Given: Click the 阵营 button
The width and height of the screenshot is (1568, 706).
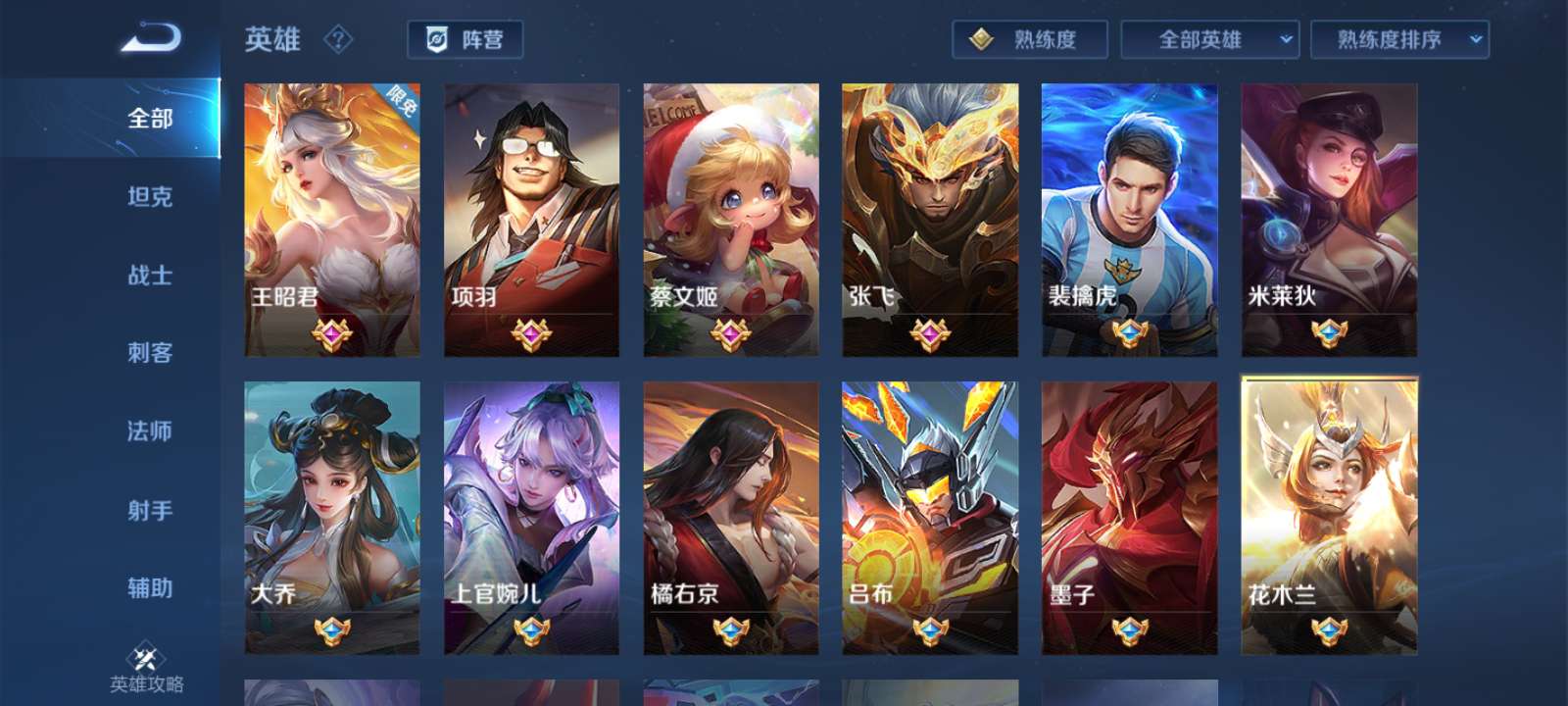Looking at the screenshot, I should (468, 41).
